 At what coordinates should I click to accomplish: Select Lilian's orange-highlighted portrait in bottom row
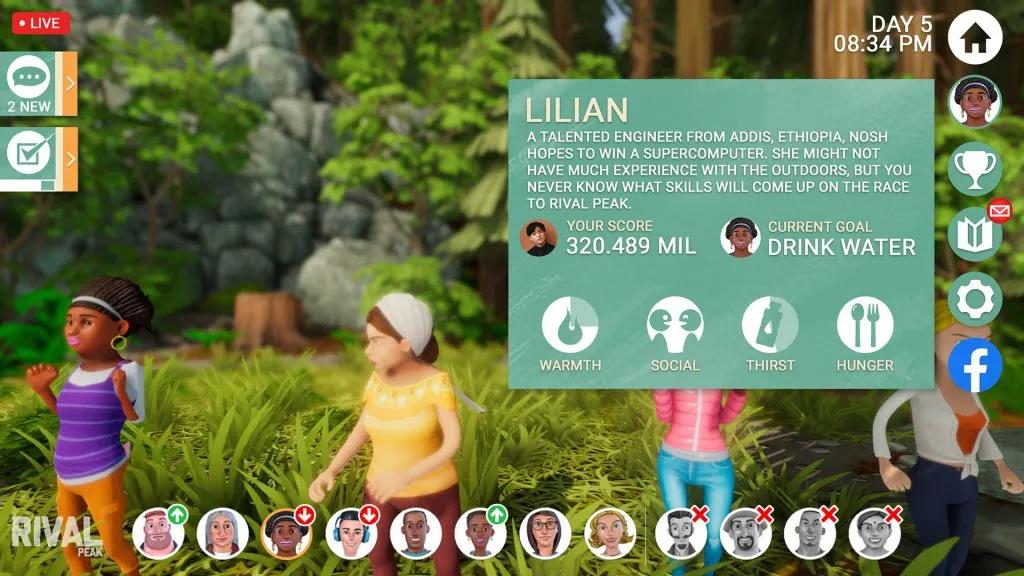coord(286,533)
